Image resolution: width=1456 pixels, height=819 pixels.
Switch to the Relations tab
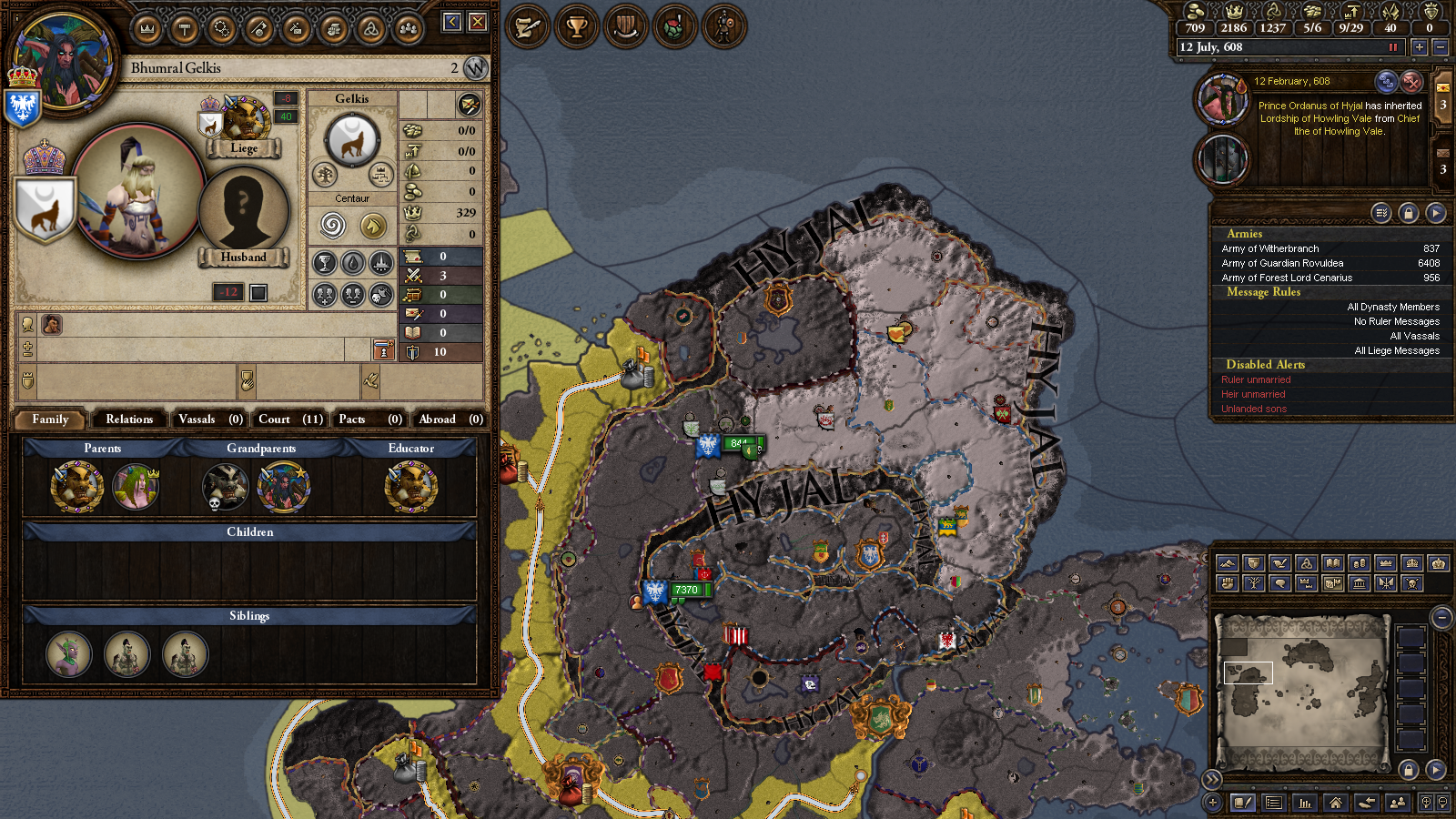[x=129, y=419]
